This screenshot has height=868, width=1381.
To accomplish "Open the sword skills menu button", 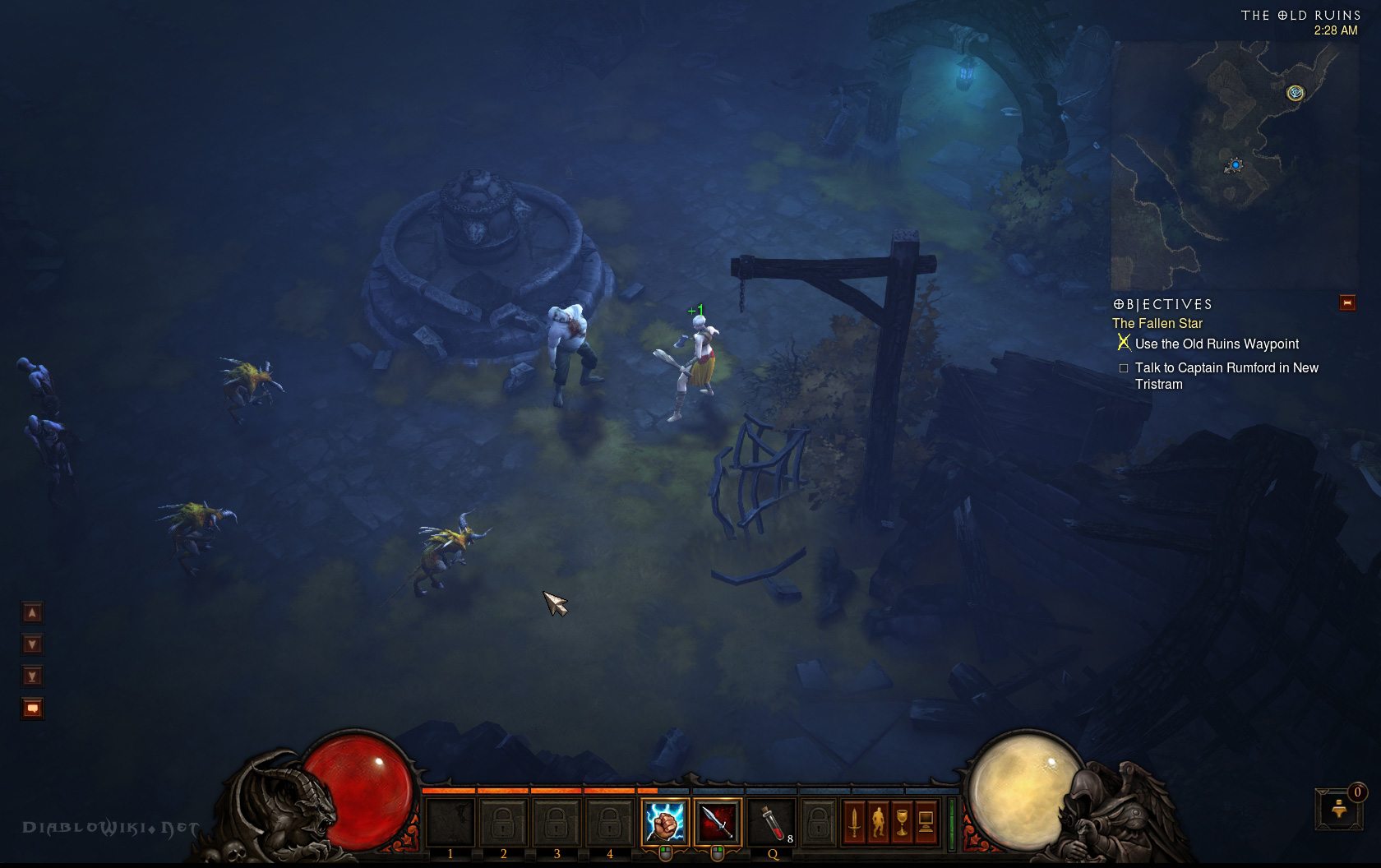I will [854, 822].
